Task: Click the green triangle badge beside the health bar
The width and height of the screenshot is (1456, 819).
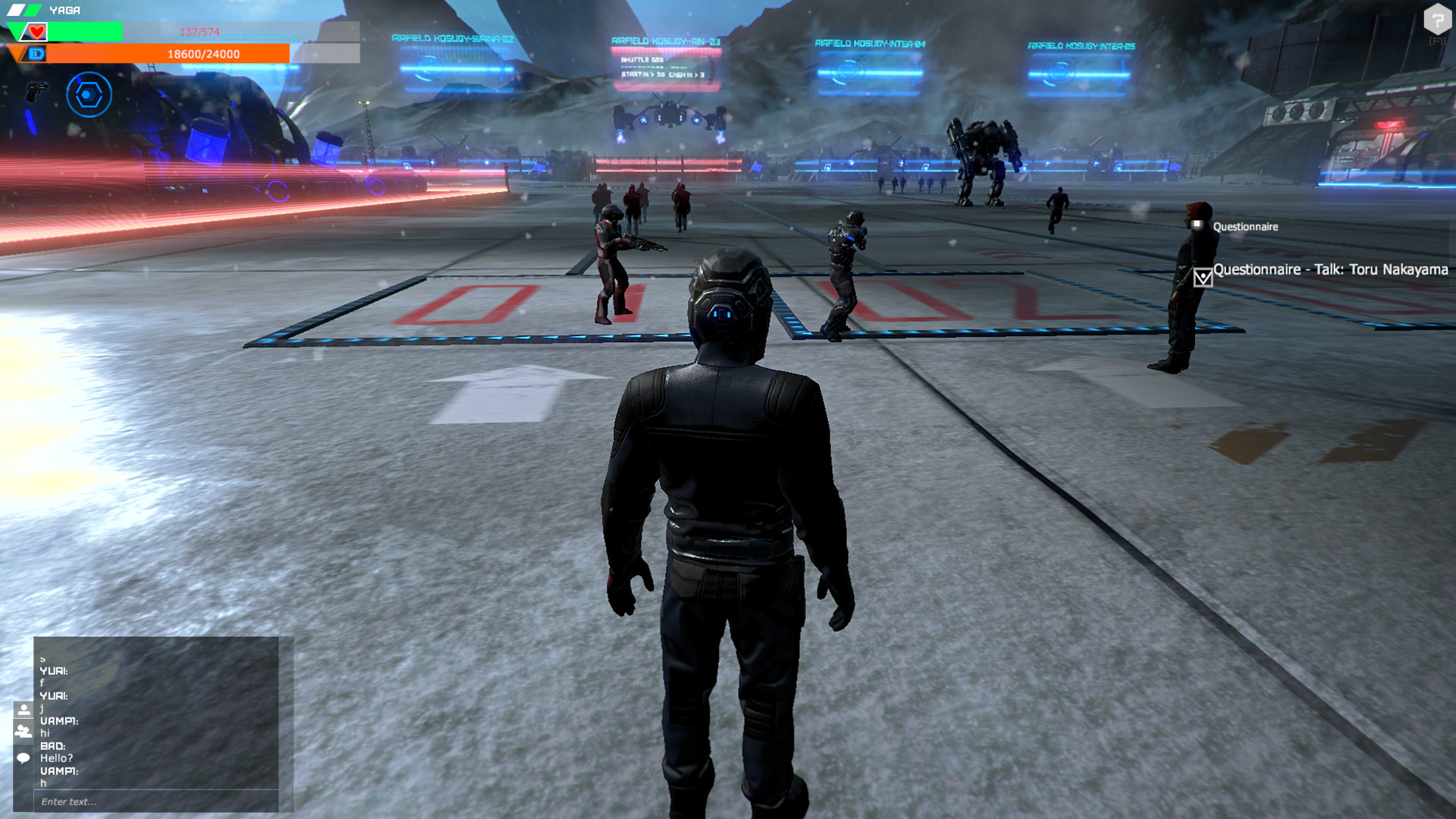Action: pyautogui.click(x=14, y=32)
